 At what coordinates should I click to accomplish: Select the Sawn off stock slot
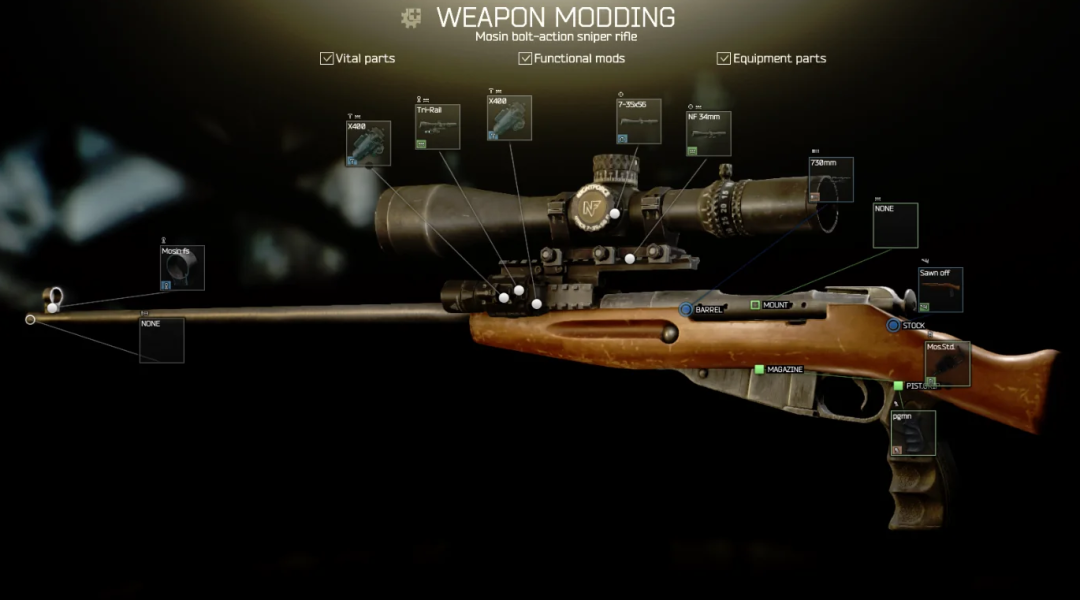(x=940, y=290)
